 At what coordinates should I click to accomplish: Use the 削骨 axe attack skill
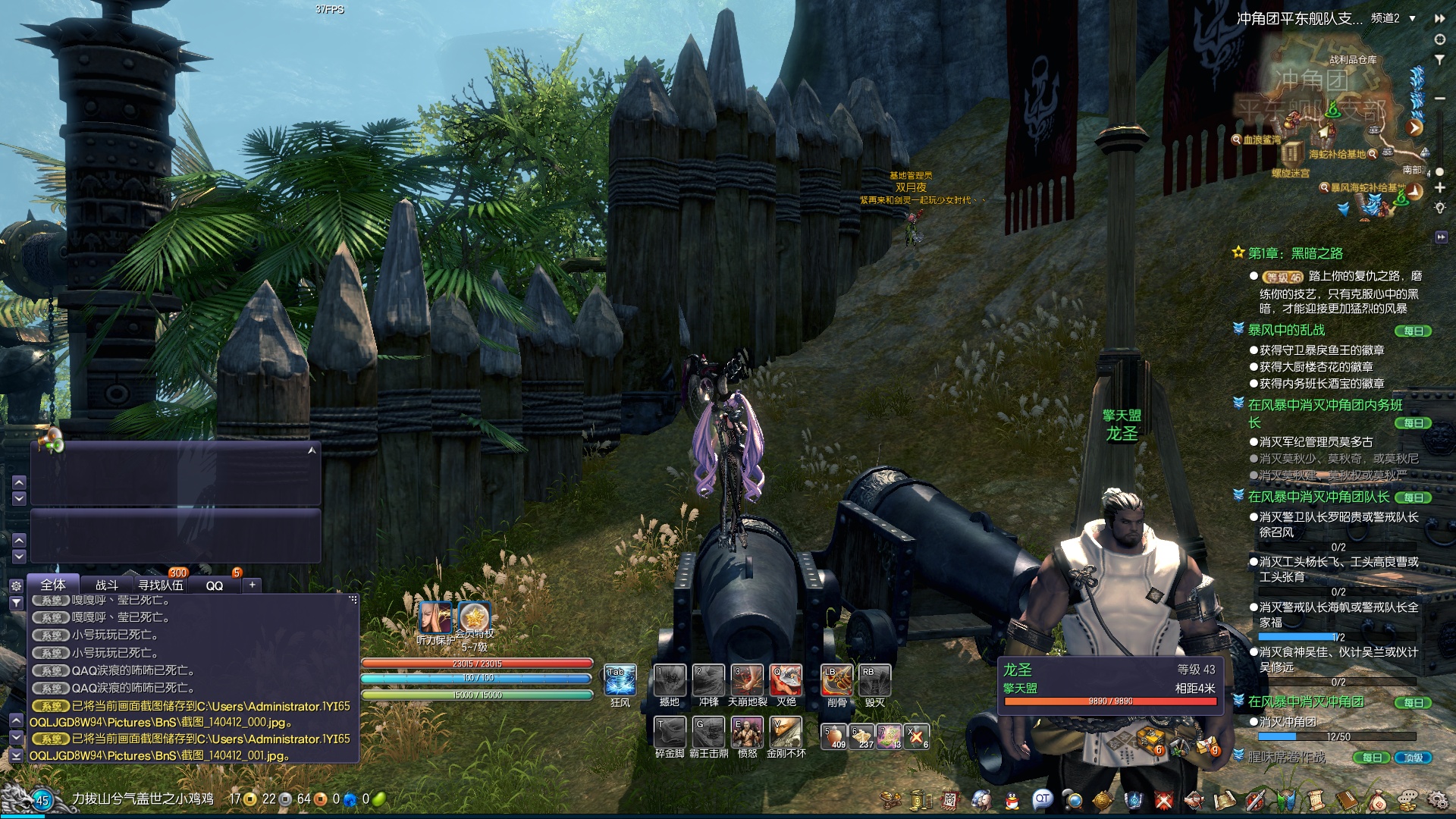(x=836, y=680)
